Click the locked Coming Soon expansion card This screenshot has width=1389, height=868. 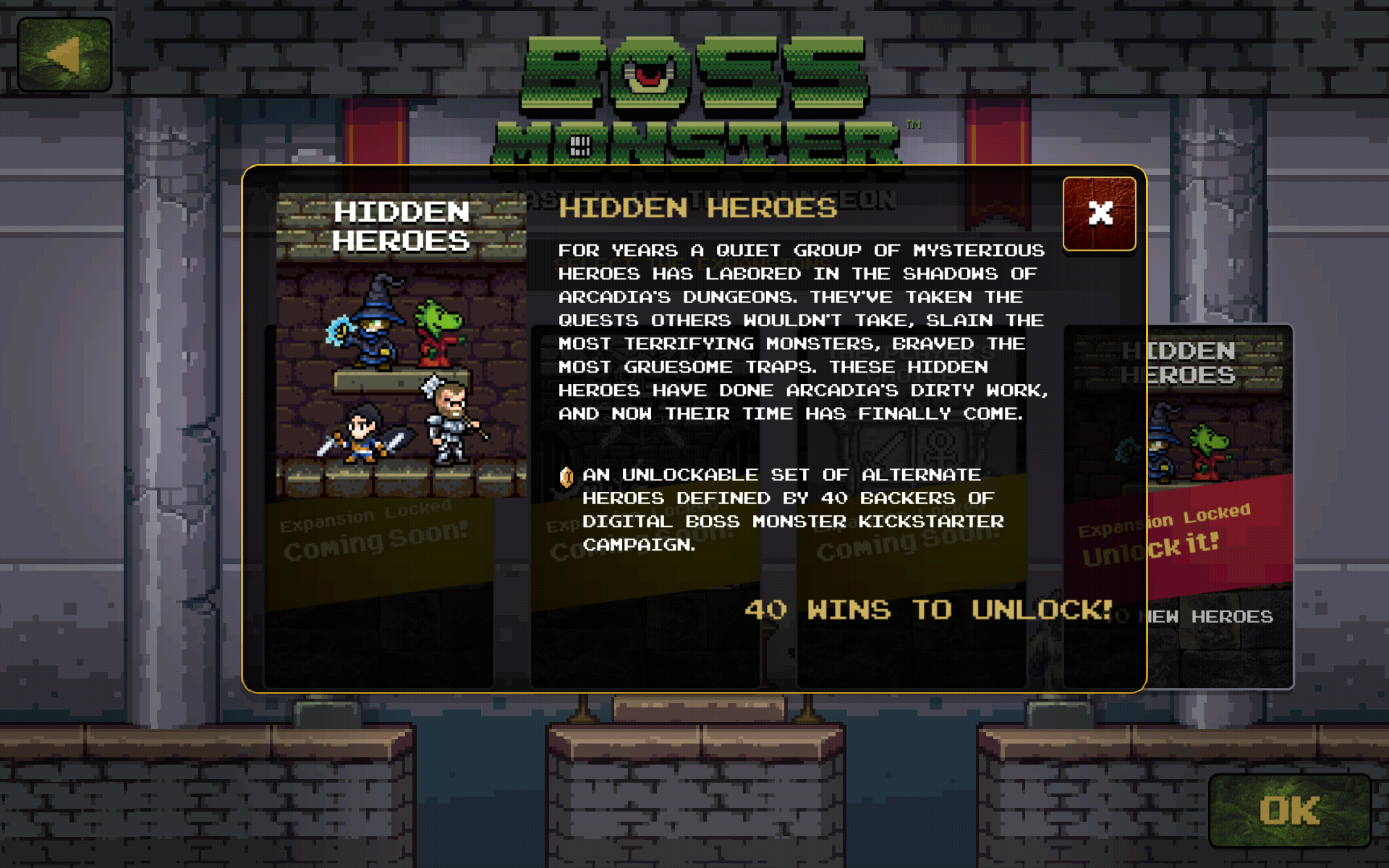(644, 506)
